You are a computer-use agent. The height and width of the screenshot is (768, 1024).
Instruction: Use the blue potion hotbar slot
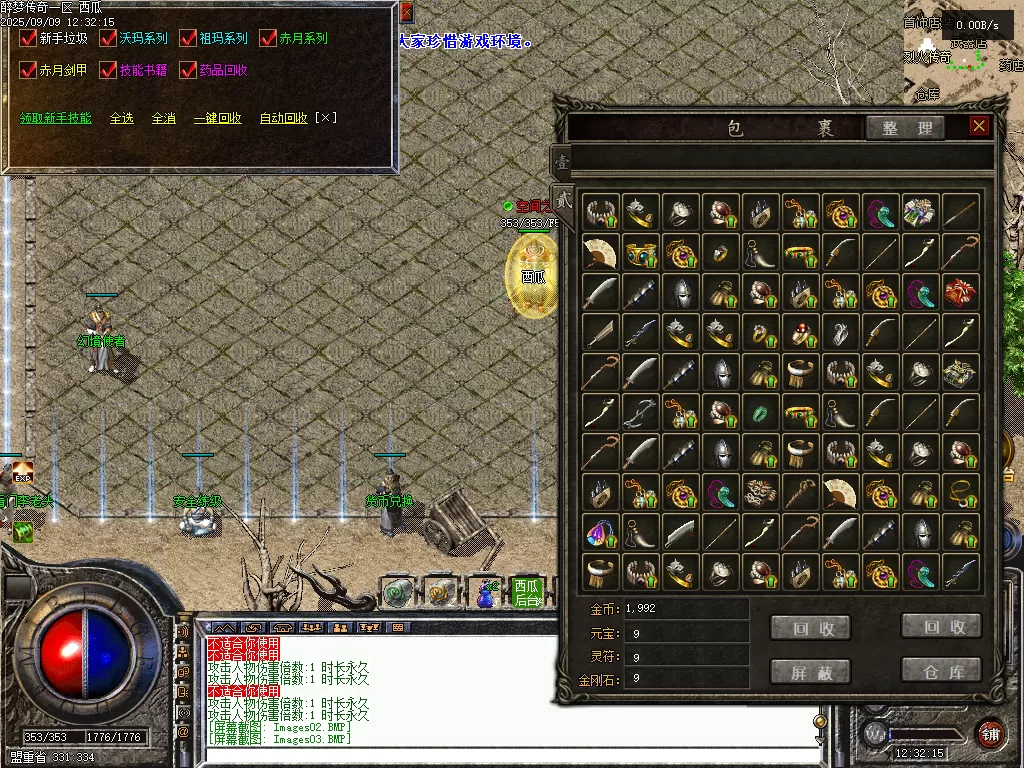485,593
